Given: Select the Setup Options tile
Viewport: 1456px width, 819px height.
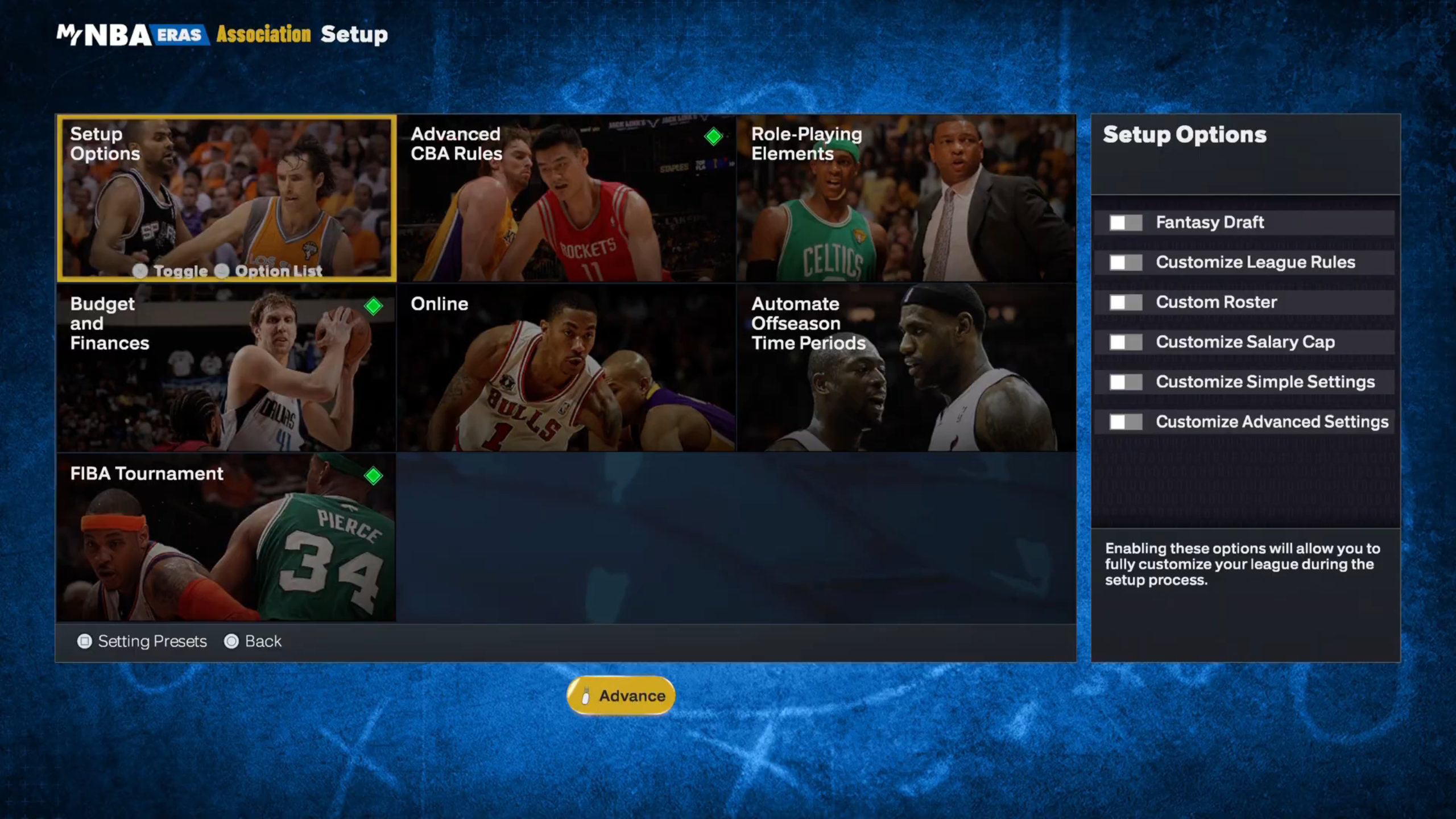Looking at the screenshot, I should 226,198.
